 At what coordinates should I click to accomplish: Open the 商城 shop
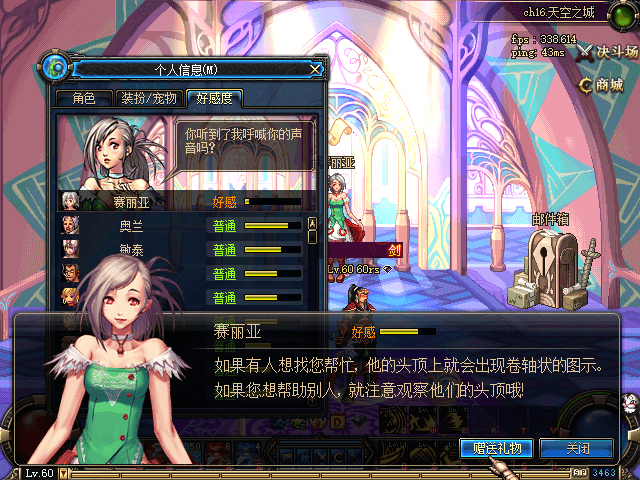click(x=601, y=85)
